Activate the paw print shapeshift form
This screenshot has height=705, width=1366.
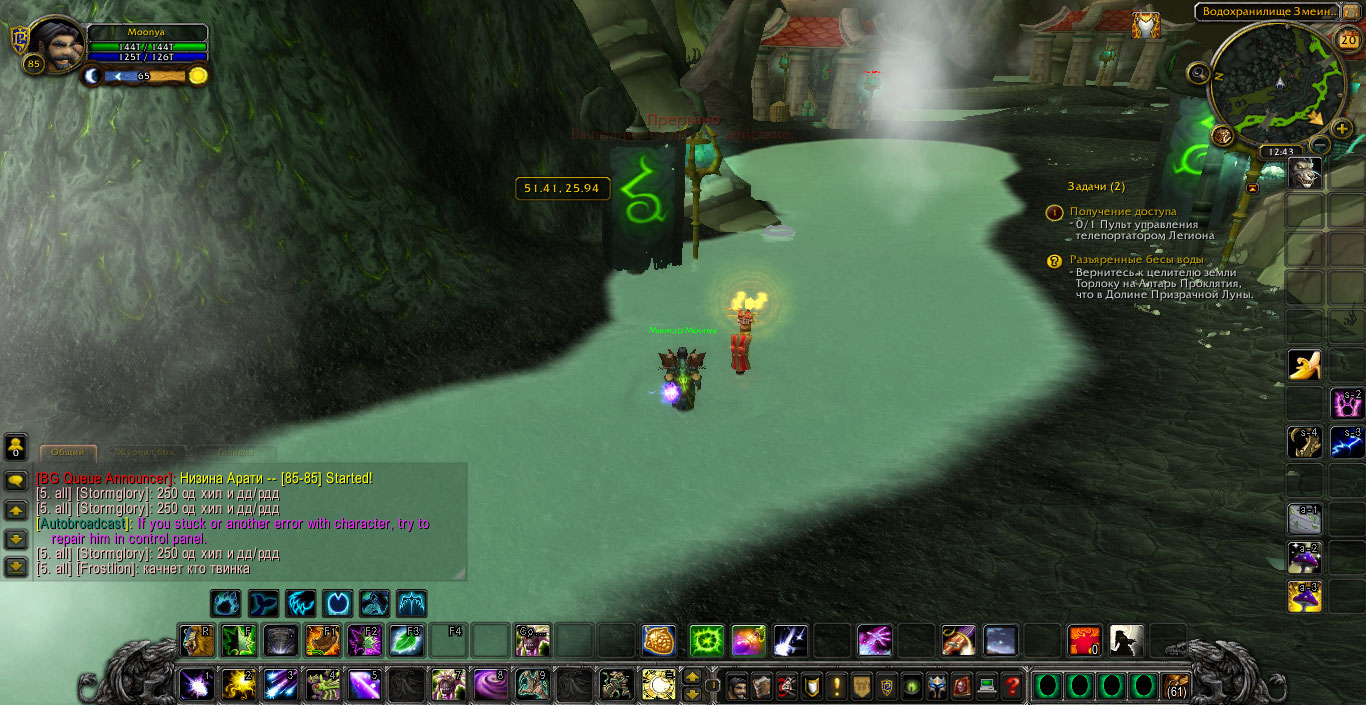225,603
